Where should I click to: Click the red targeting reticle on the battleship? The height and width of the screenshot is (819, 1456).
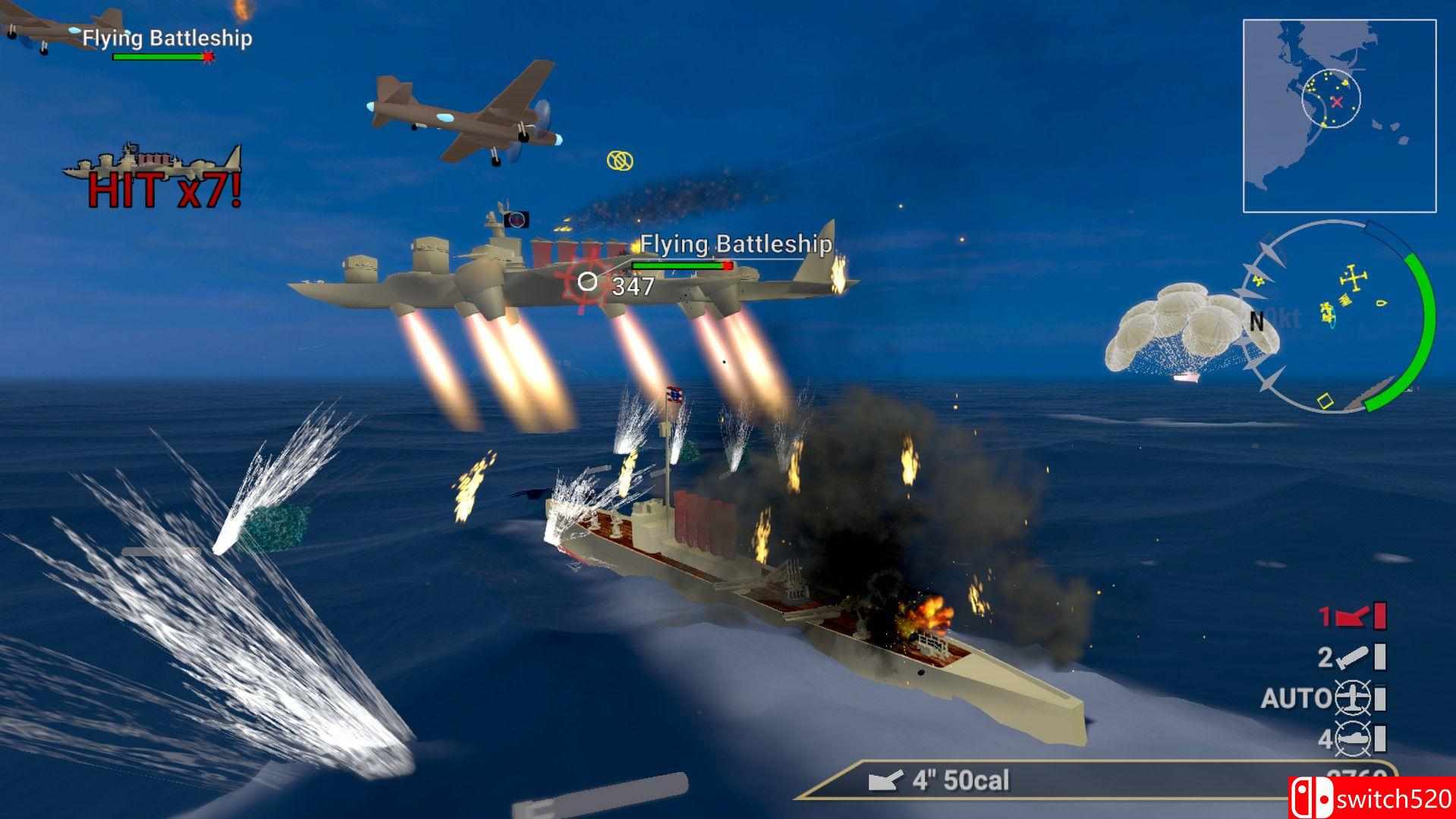click(585, 281)
